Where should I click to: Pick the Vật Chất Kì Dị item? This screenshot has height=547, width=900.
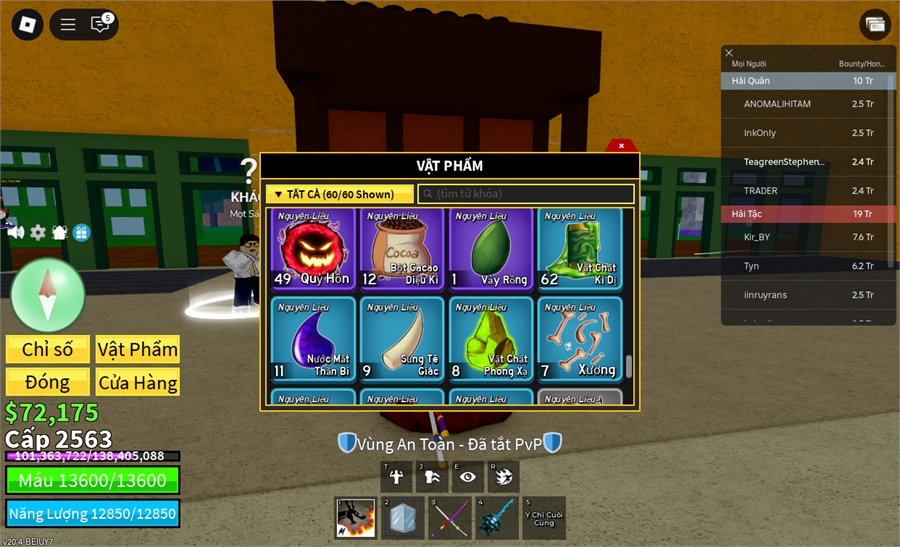click(x=580, y=248)
